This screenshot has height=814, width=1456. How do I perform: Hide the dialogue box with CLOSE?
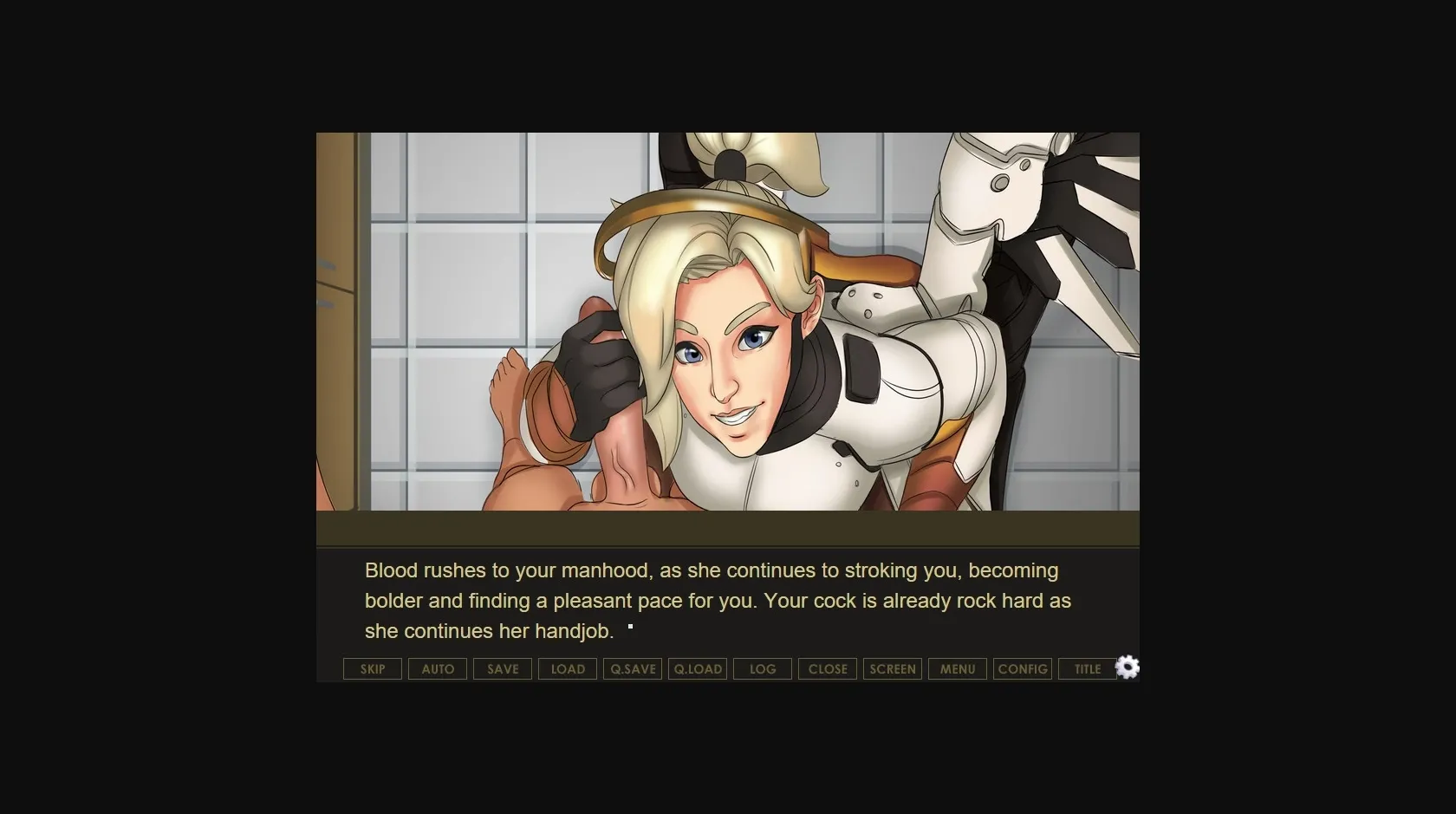point(827,668)
